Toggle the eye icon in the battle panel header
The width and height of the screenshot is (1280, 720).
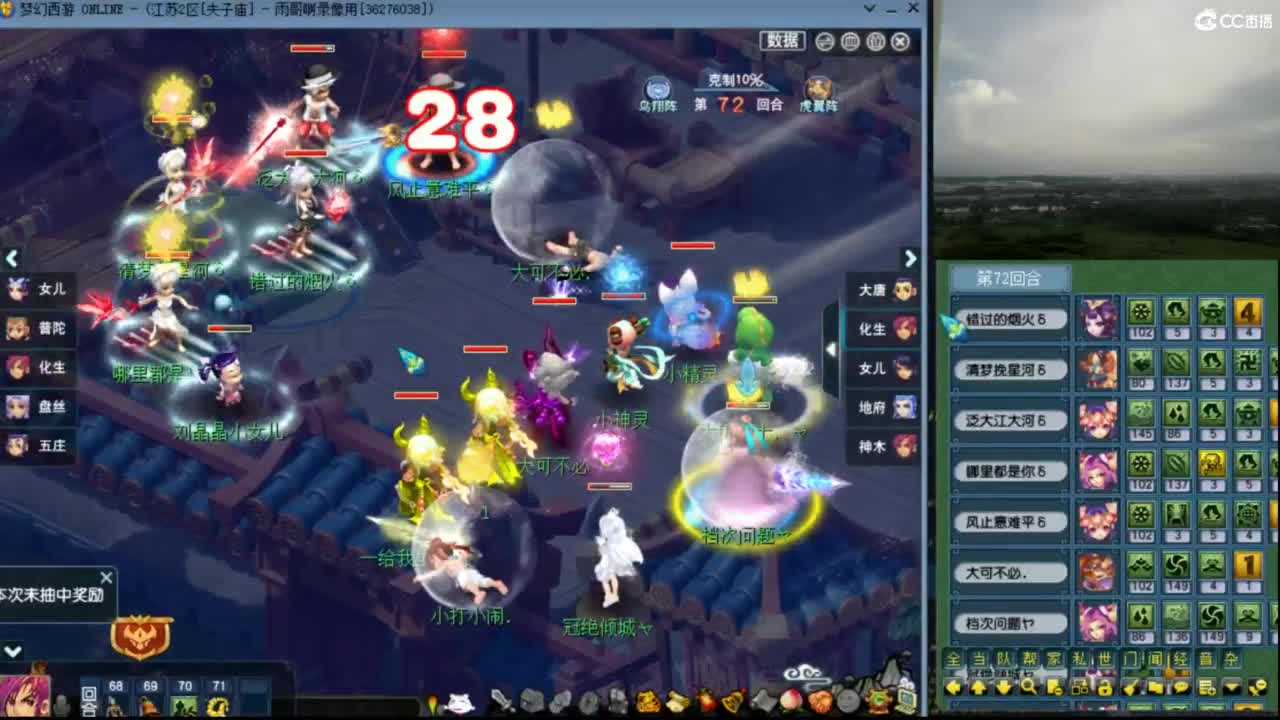[x=823, y=41]
